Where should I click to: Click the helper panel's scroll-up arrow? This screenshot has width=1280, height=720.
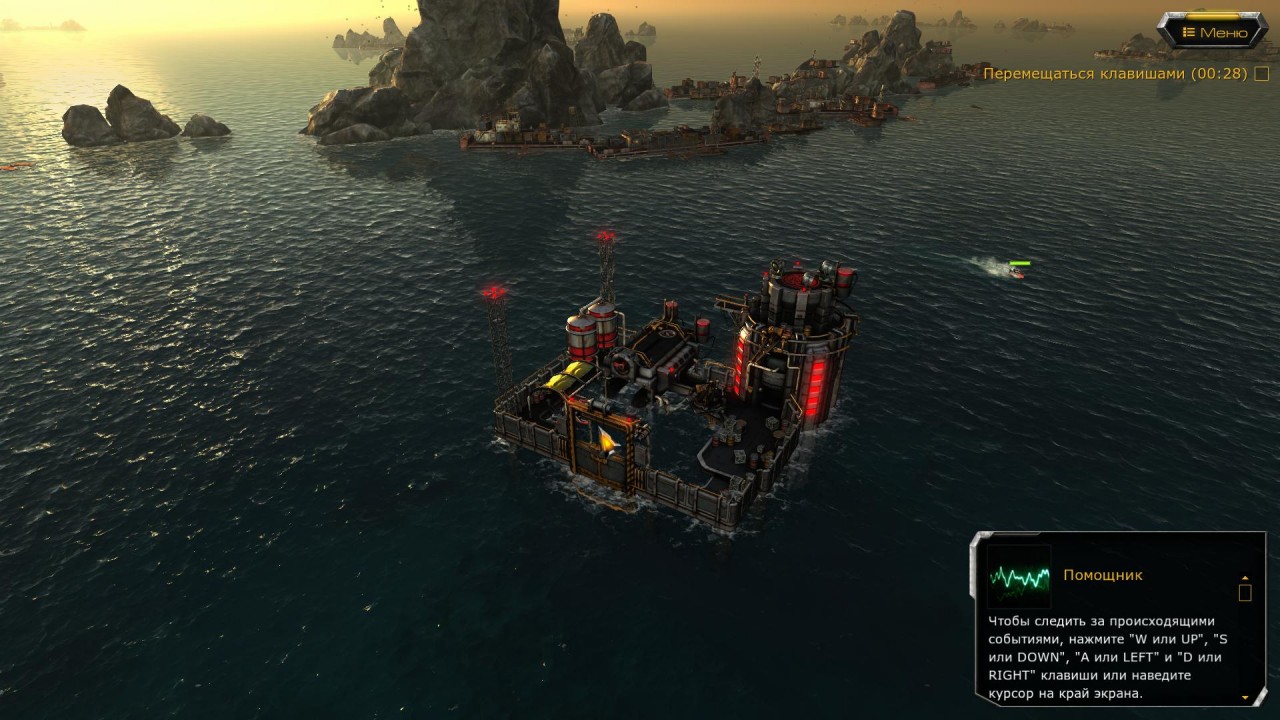[1245, 578]
